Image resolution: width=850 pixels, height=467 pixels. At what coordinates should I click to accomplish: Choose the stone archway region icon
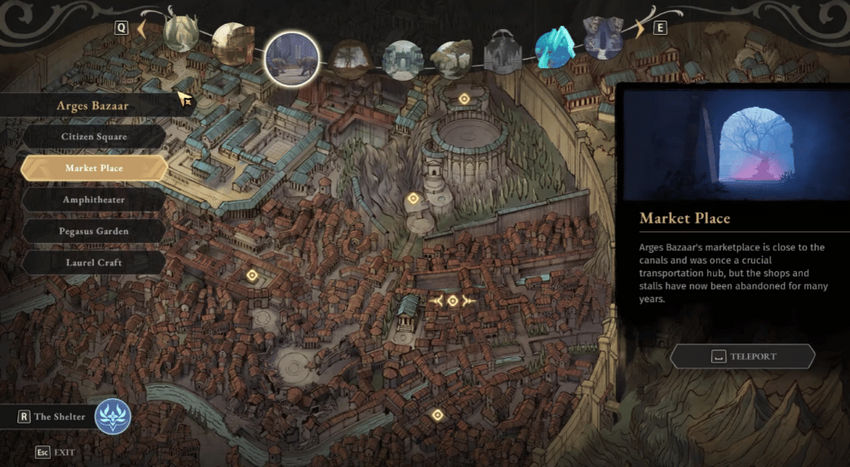(x=402, y=59)
